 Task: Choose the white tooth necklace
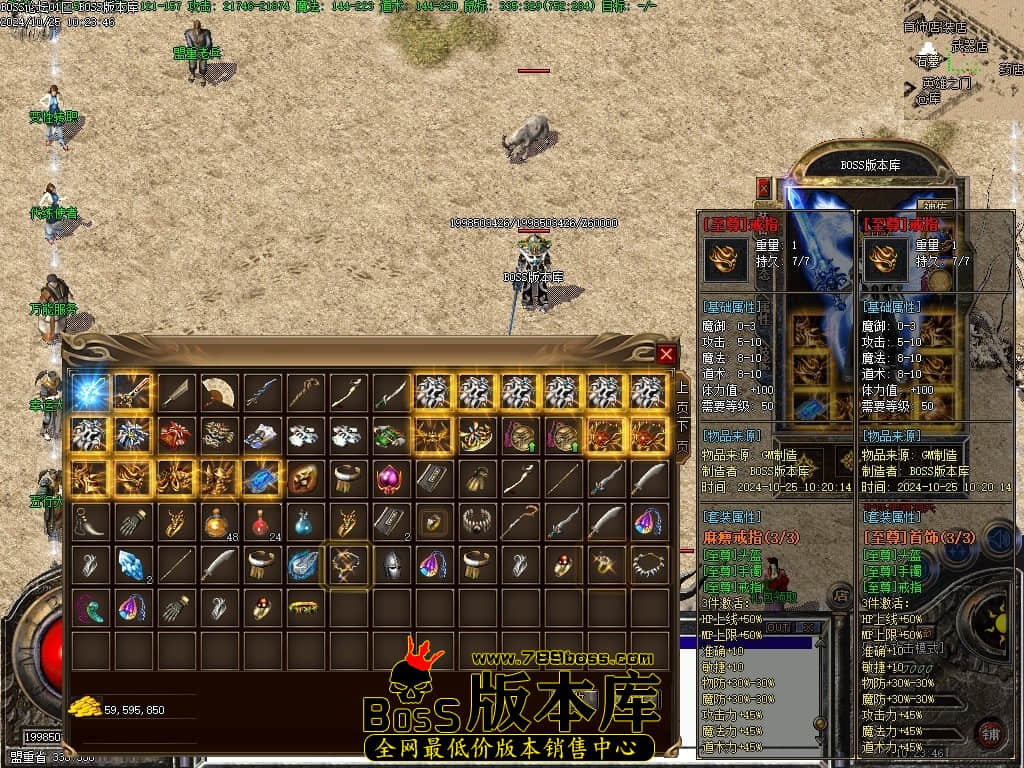[649, 565]
